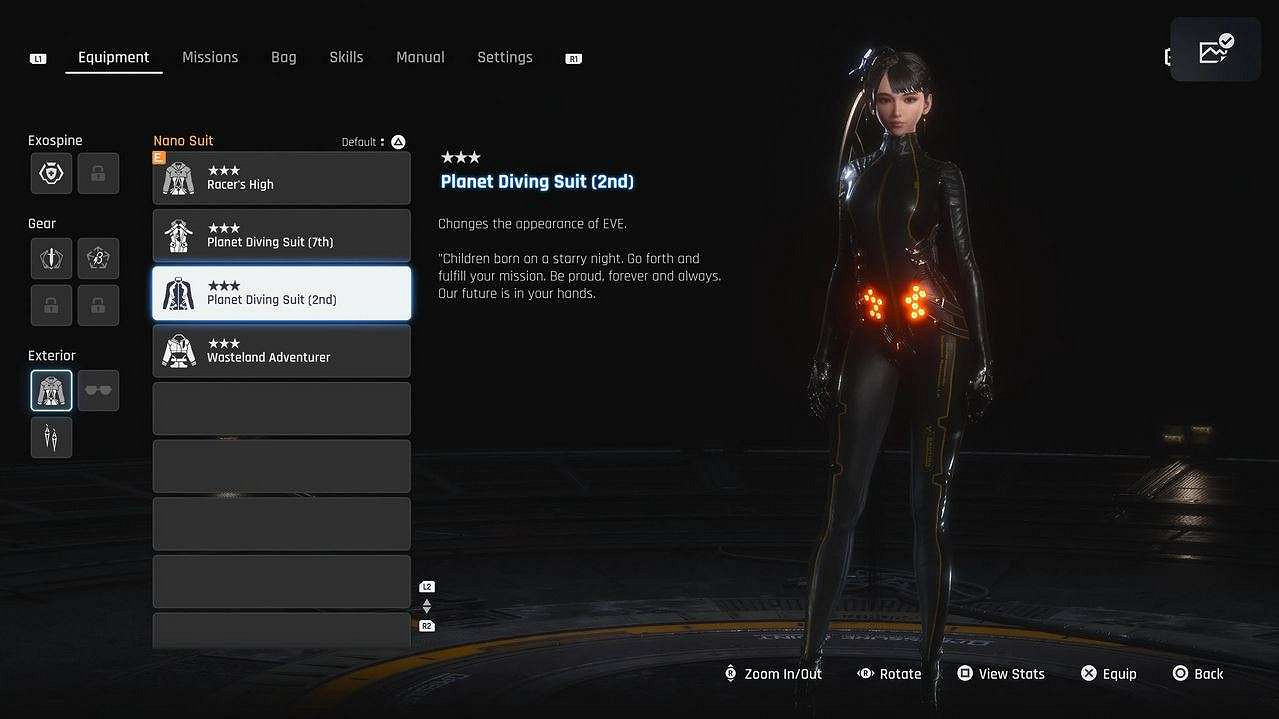Click the locked Exospine slot
Screen dimensions: 1279x719
(x=98, y=174)
